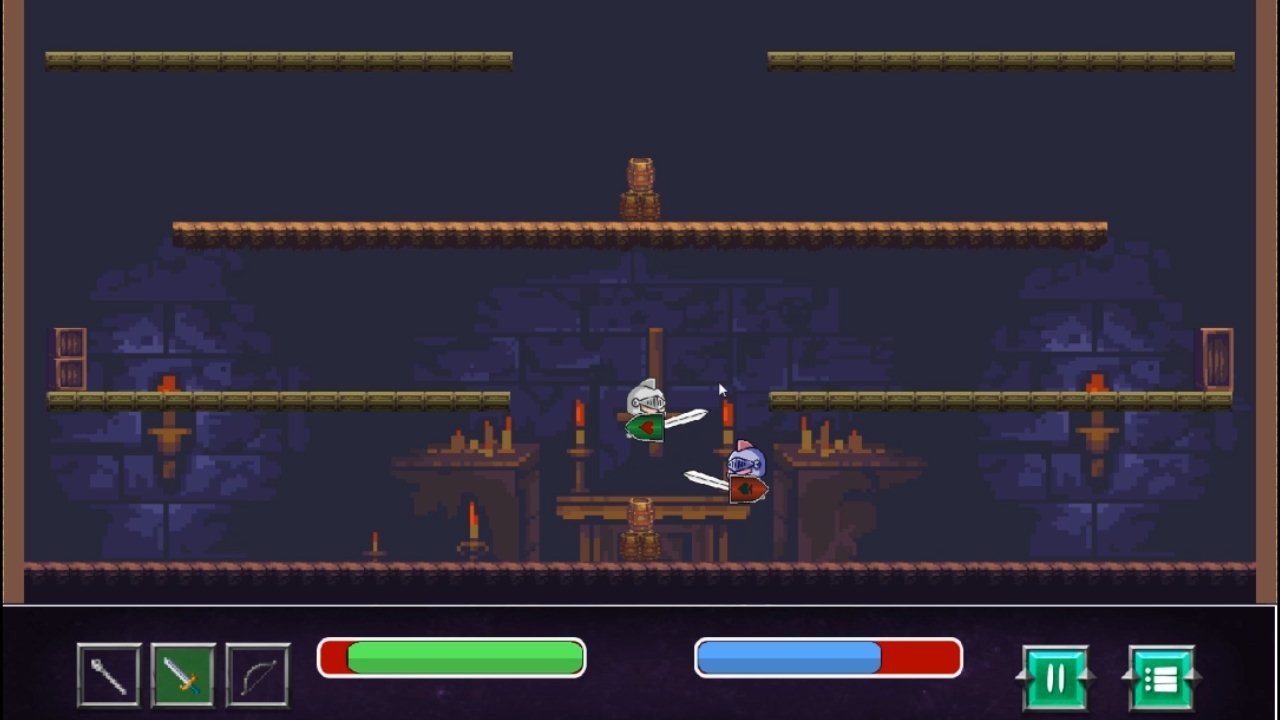Choose the staff weapon icon
This screenshot has height=720, width=1280.
pos(108,674)
